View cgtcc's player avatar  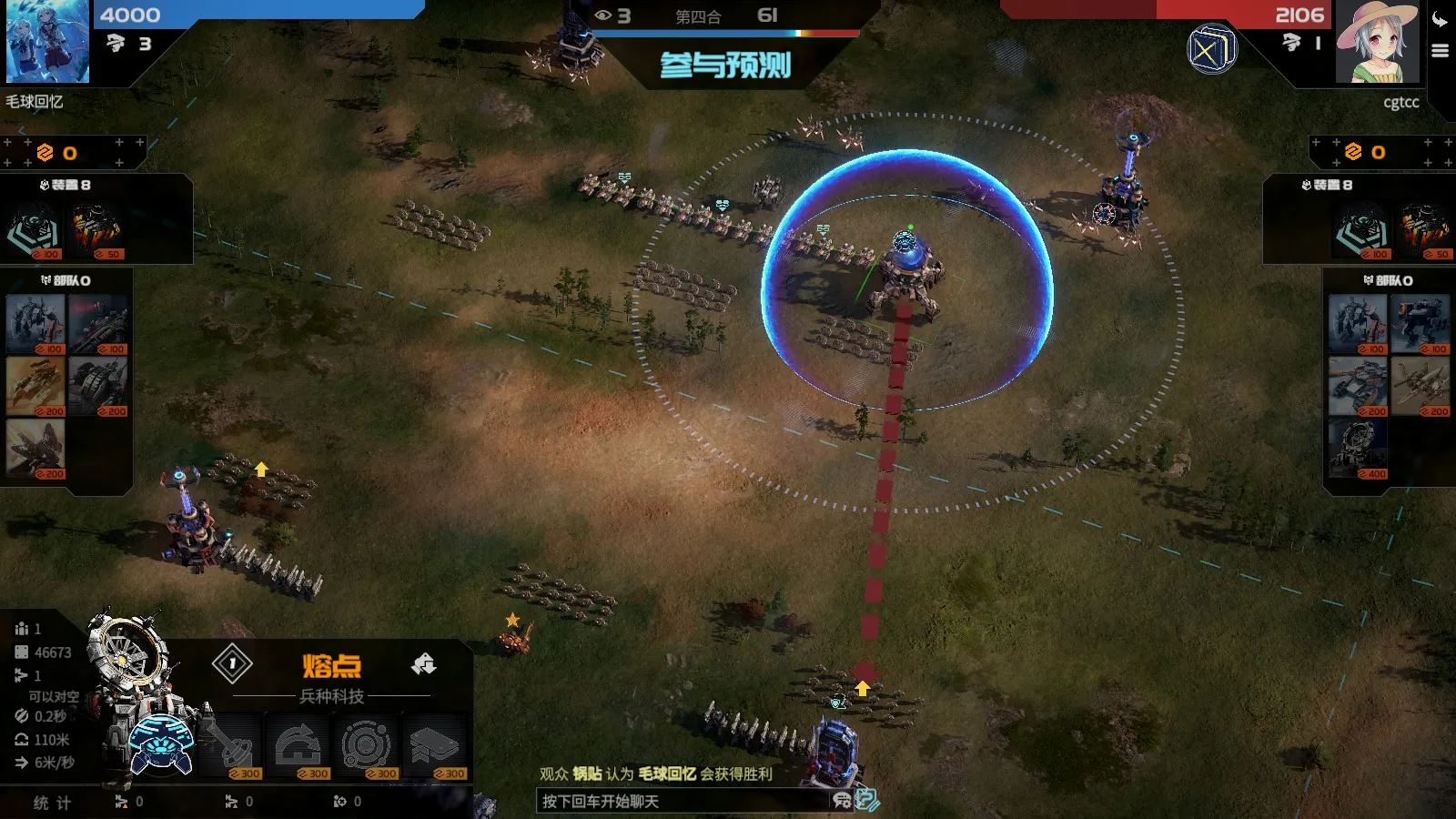pos(1377,42)
